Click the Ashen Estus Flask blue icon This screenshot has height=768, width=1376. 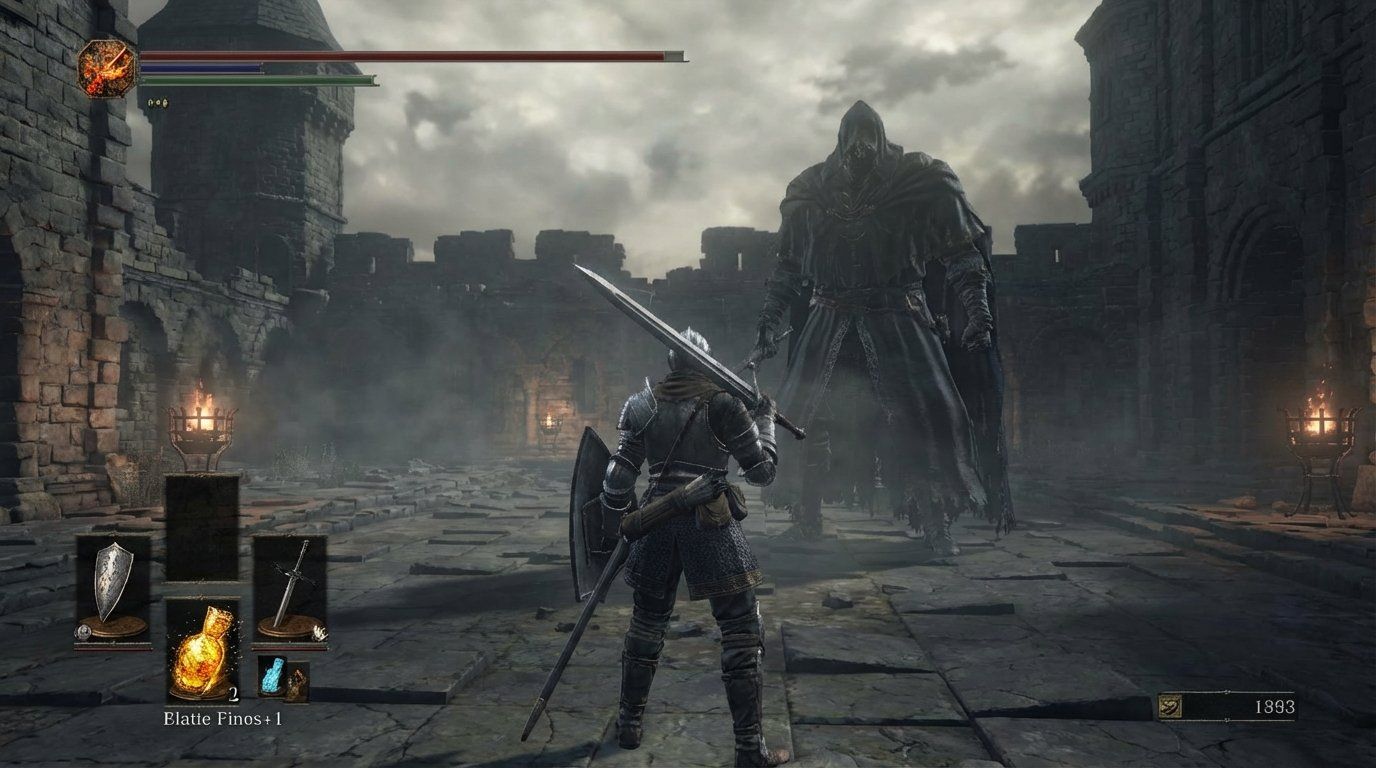point(273,675)
